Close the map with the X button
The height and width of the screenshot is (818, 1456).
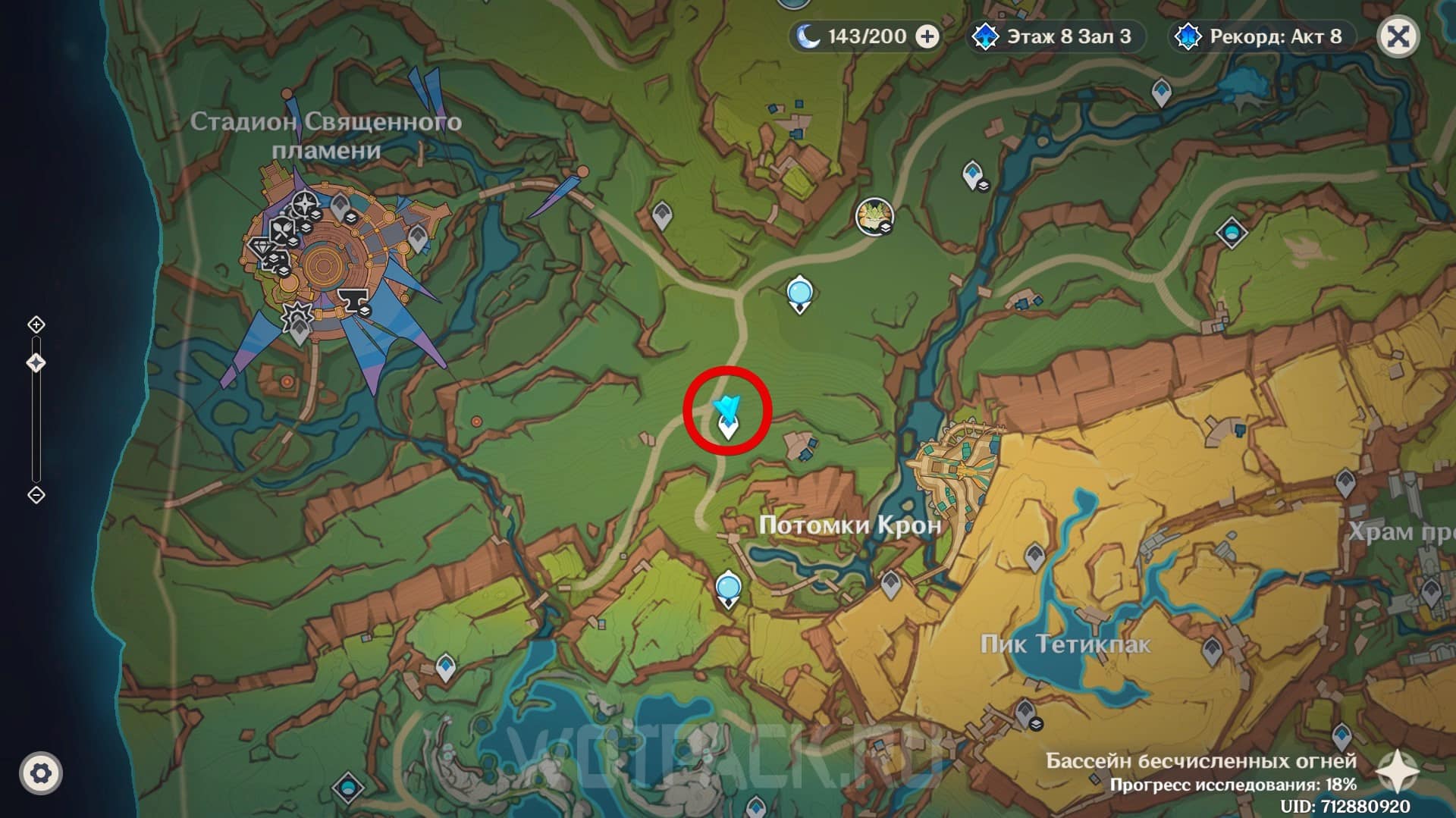pos(1398,36)
